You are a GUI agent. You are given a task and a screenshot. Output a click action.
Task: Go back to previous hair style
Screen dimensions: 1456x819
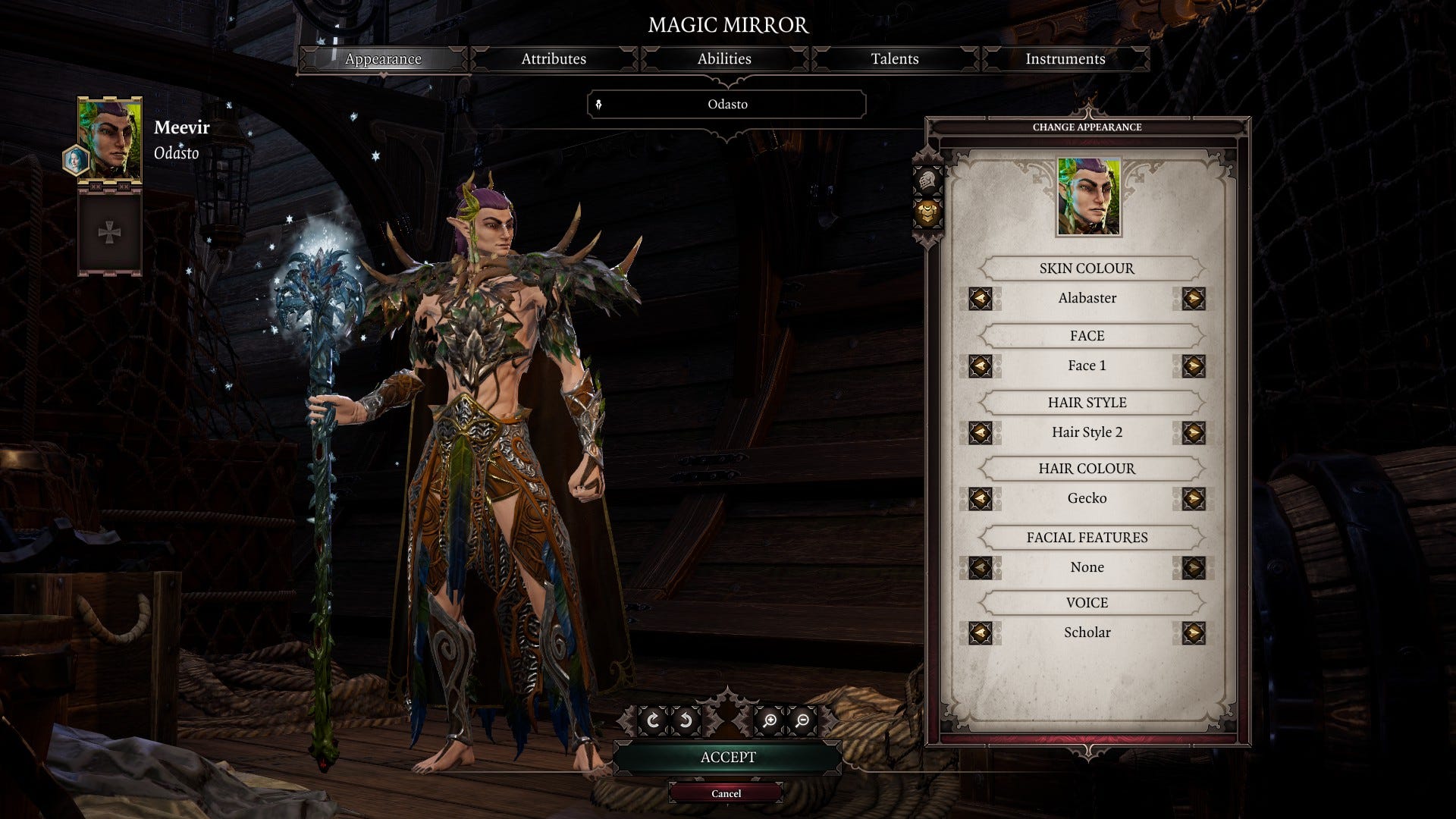tap(980, 433)
